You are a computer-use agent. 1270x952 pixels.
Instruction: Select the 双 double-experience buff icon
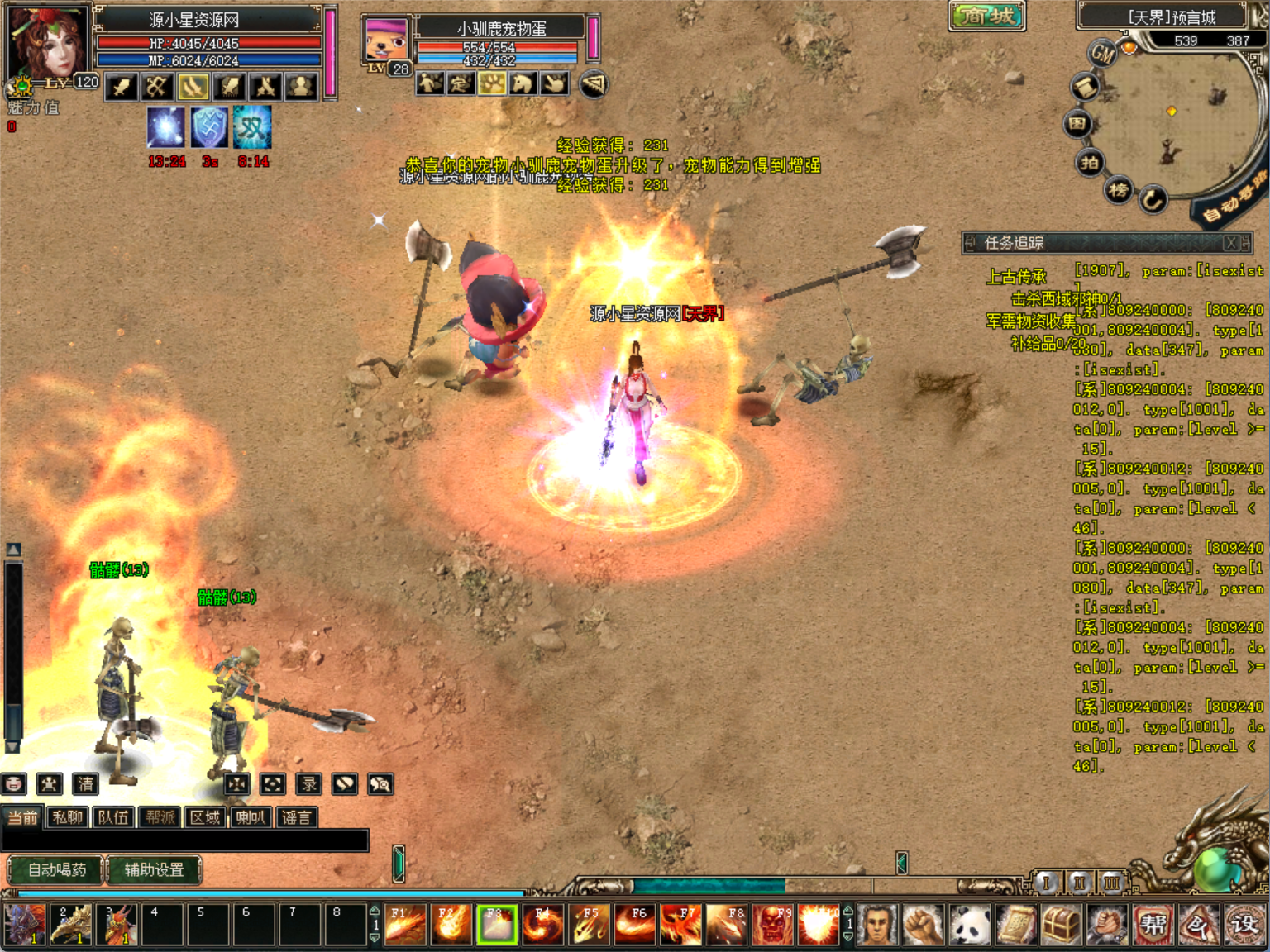[x=252, y=127]
